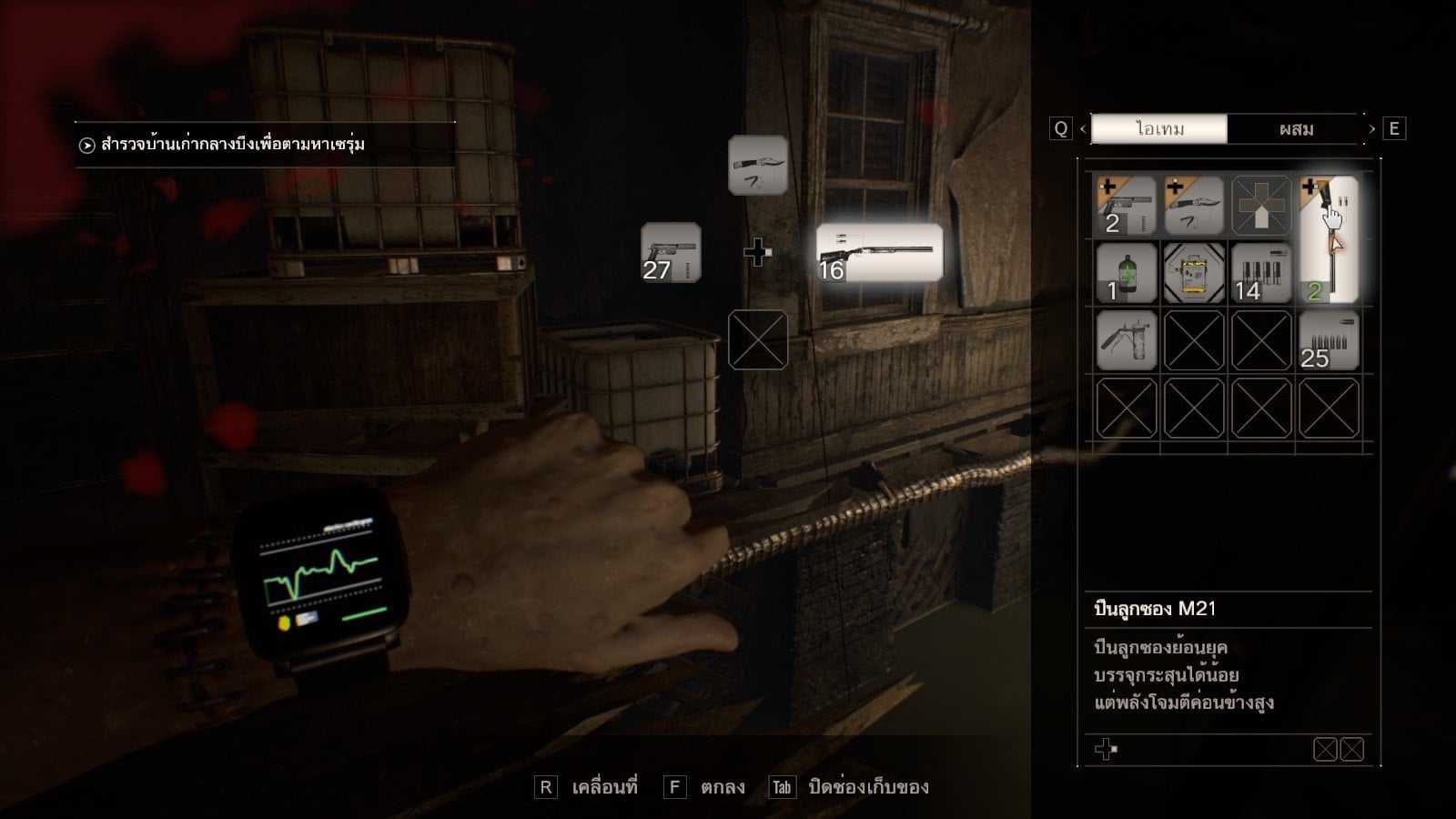Select the highlighted M21 shotgun inventory slot
The width and height of the screenshot is (1456, 819).
coord(1329,239)
